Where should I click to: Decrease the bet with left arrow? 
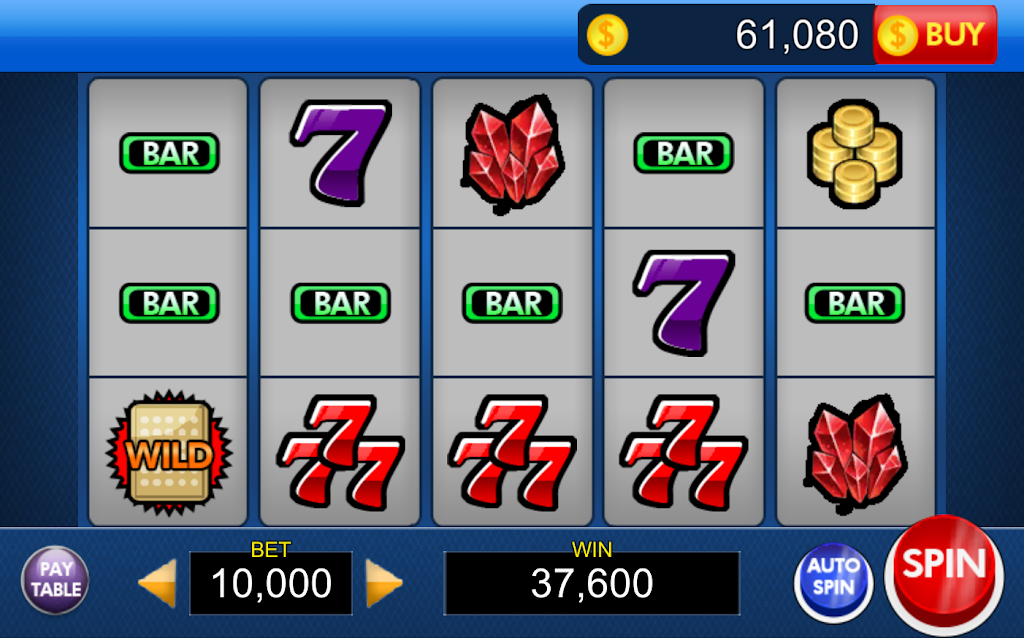[158, 583]
